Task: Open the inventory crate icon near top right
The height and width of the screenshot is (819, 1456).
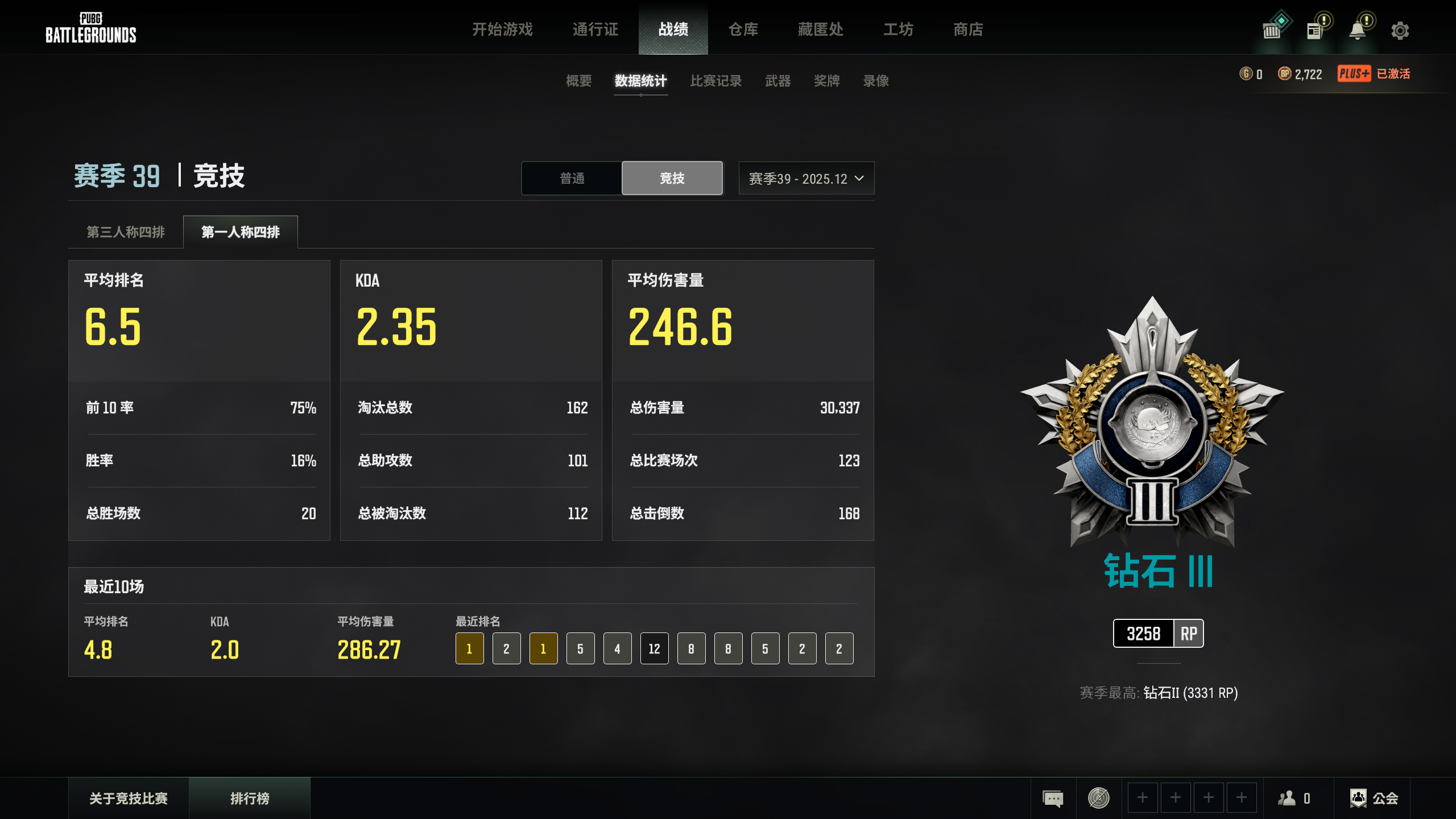Action: coord(1274,30)
